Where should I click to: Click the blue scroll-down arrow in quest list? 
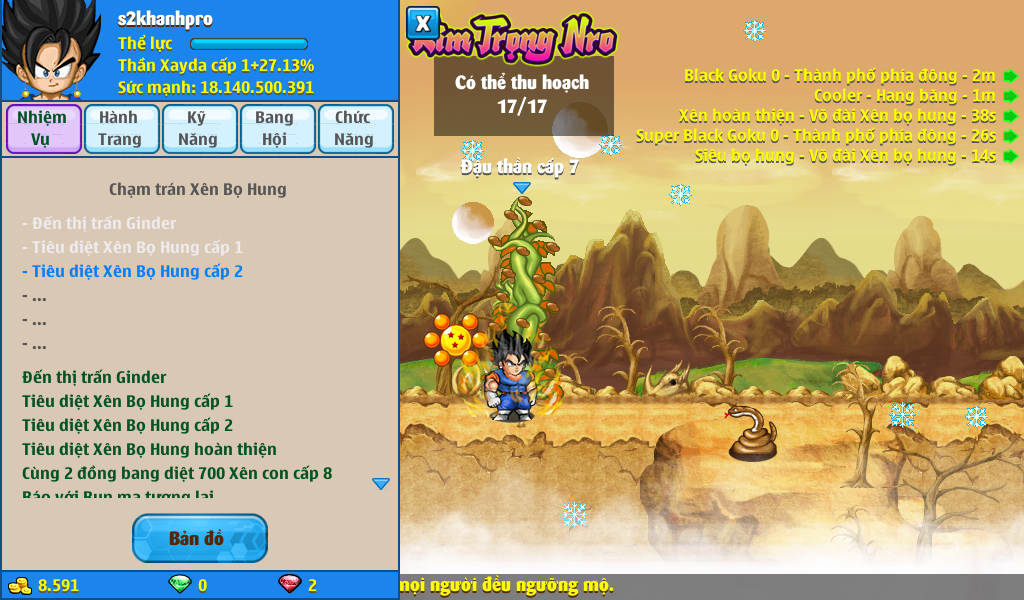(381, 483)
